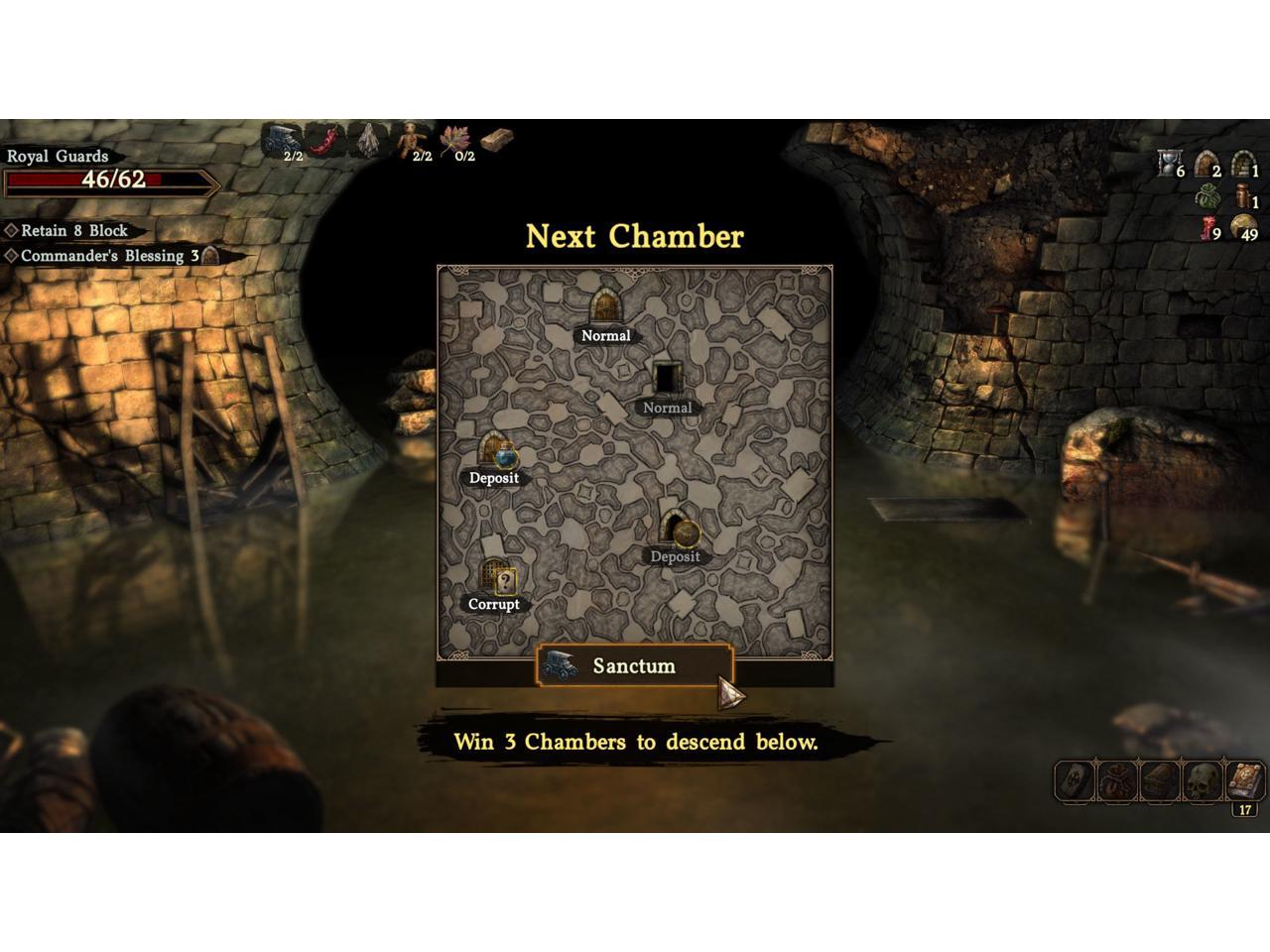Select the dark Normal chamber doorway
The image size is (1270, 952).
coord(667,380)
